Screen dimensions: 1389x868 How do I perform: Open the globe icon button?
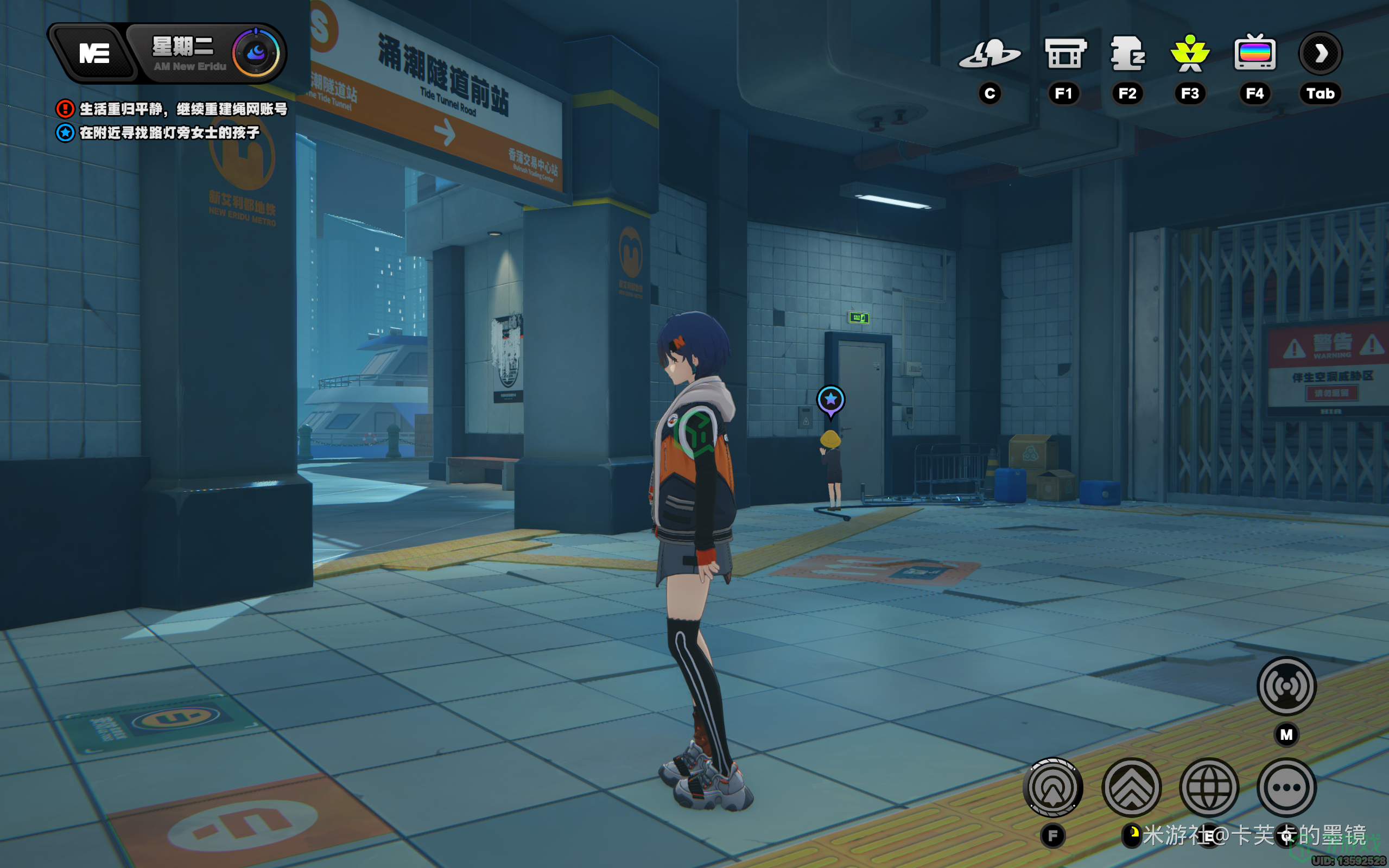1209,787
